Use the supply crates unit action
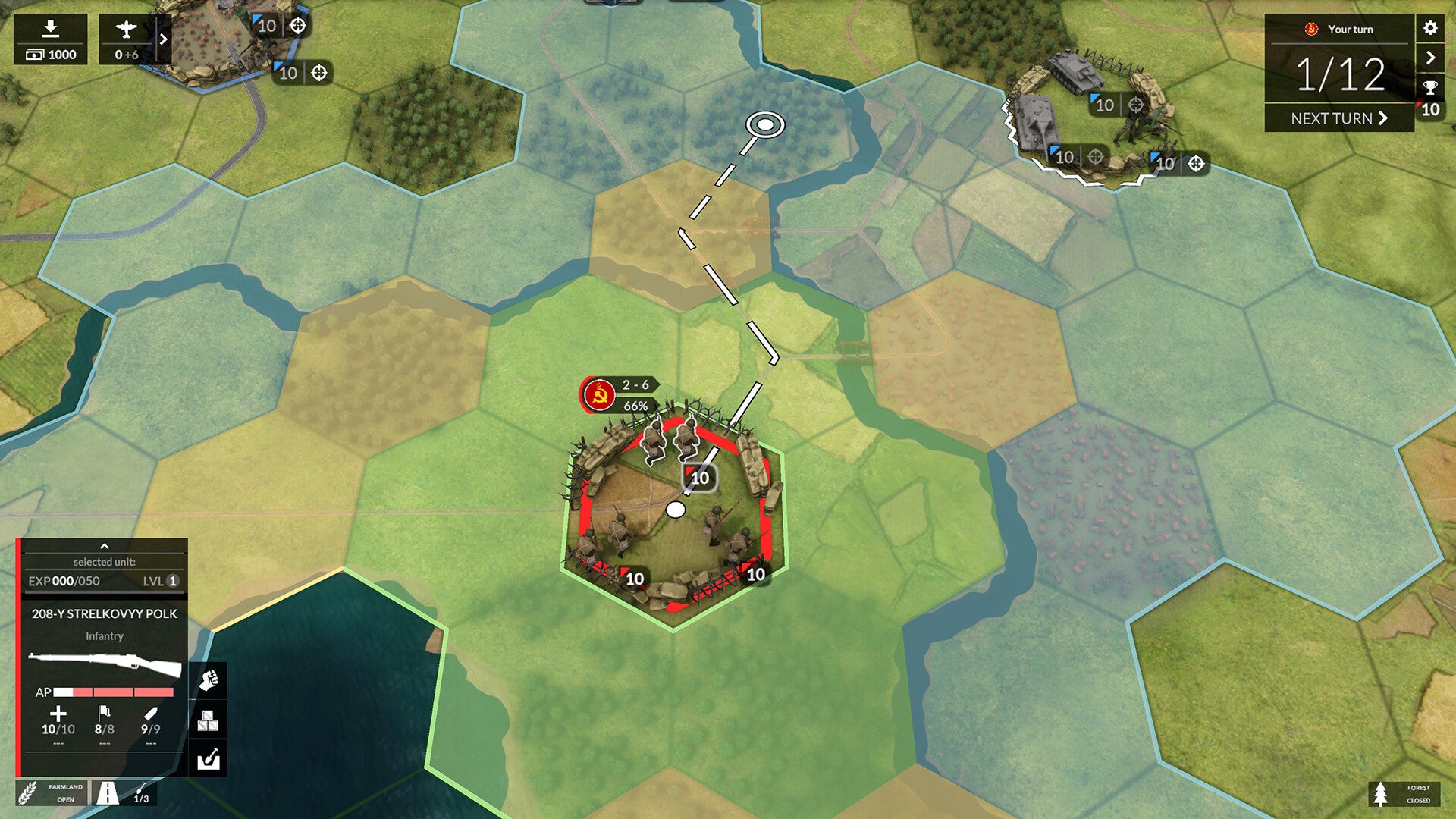Screen dimensions: 1456x819 pyautogui.click(x=209, y=720)
